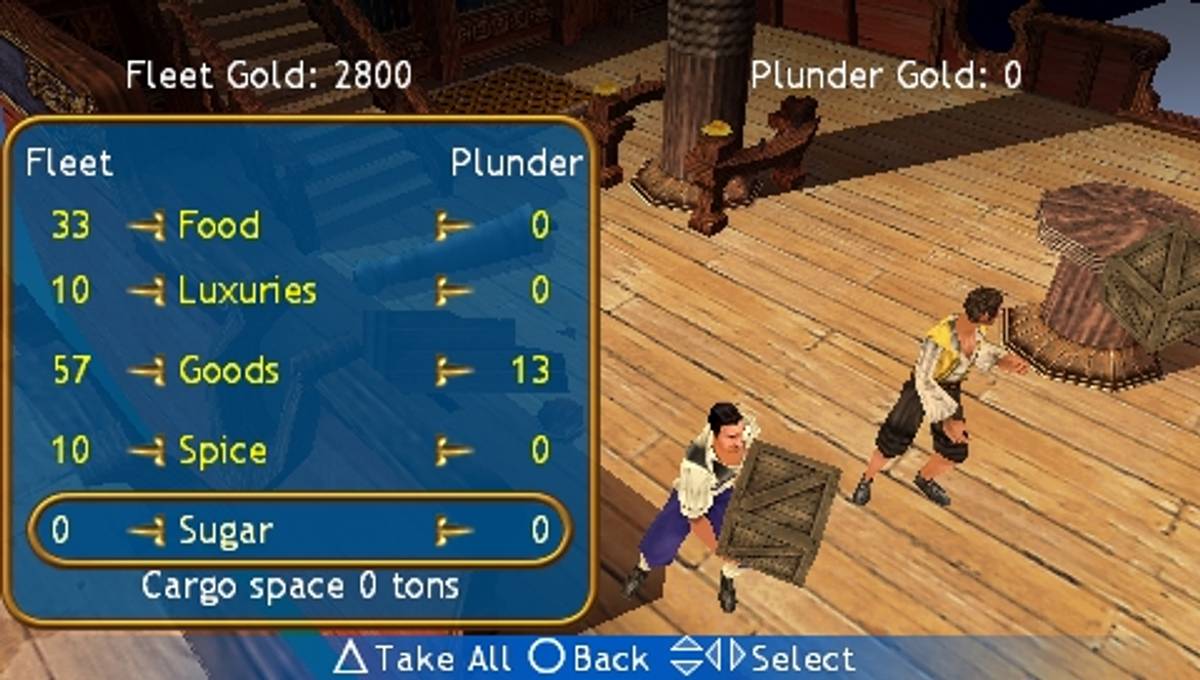Click the plunder-side arrow beside Food
The width and height of the screenshot is (1200, 680).
tap(453, 227)
